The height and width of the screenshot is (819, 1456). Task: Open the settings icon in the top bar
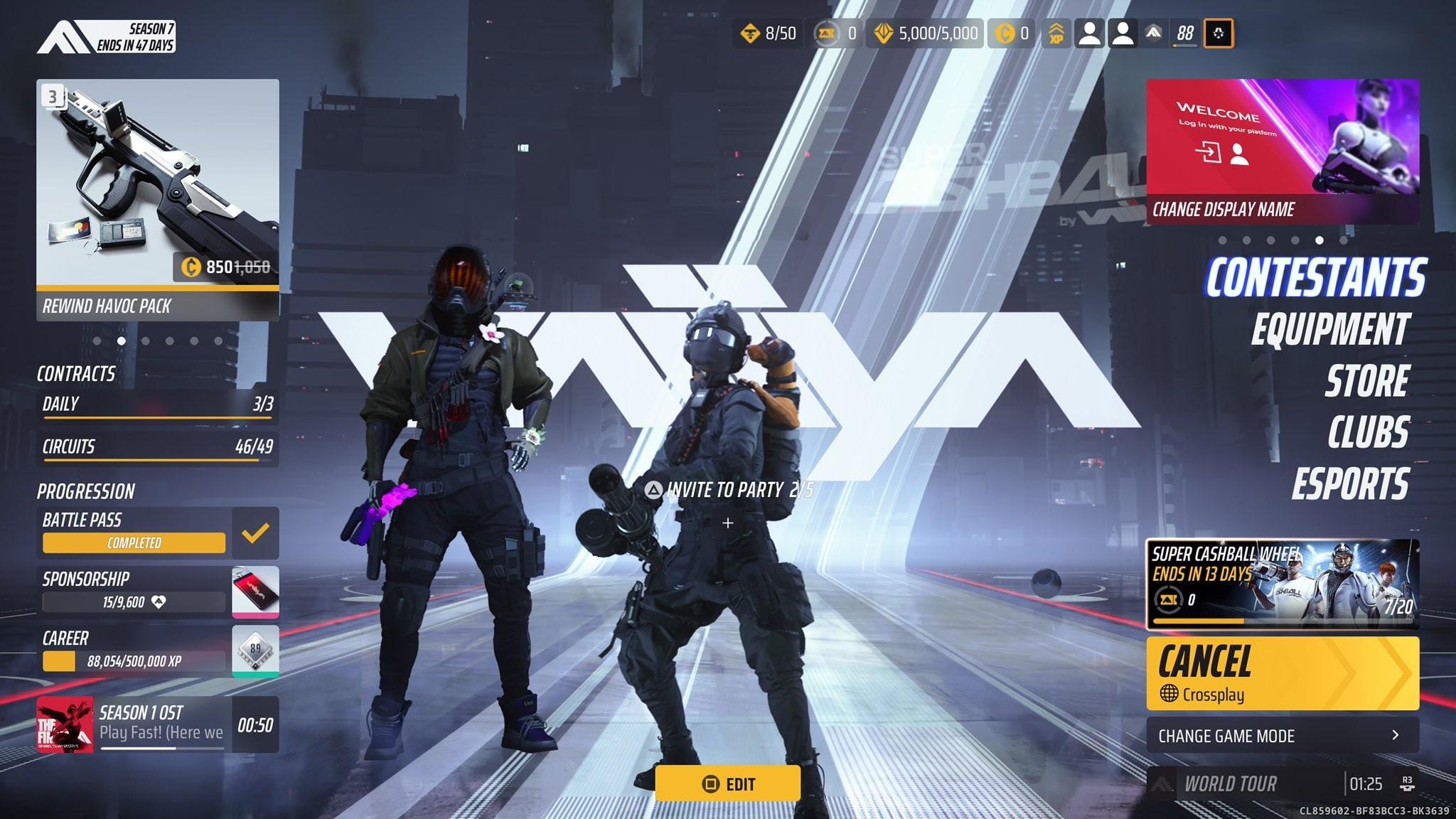(1218, 33)
